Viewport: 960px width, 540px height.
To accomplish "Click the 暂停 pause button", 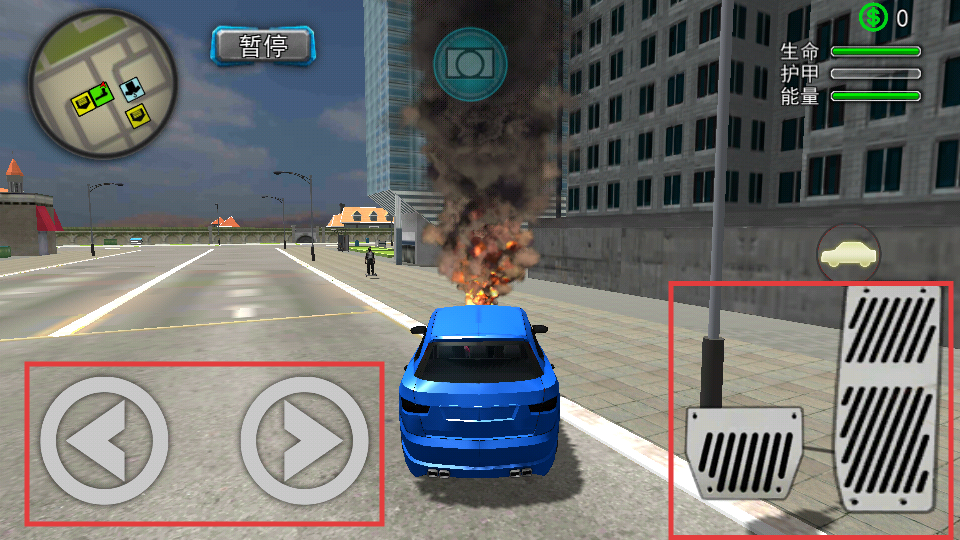I will pos(263,45).
